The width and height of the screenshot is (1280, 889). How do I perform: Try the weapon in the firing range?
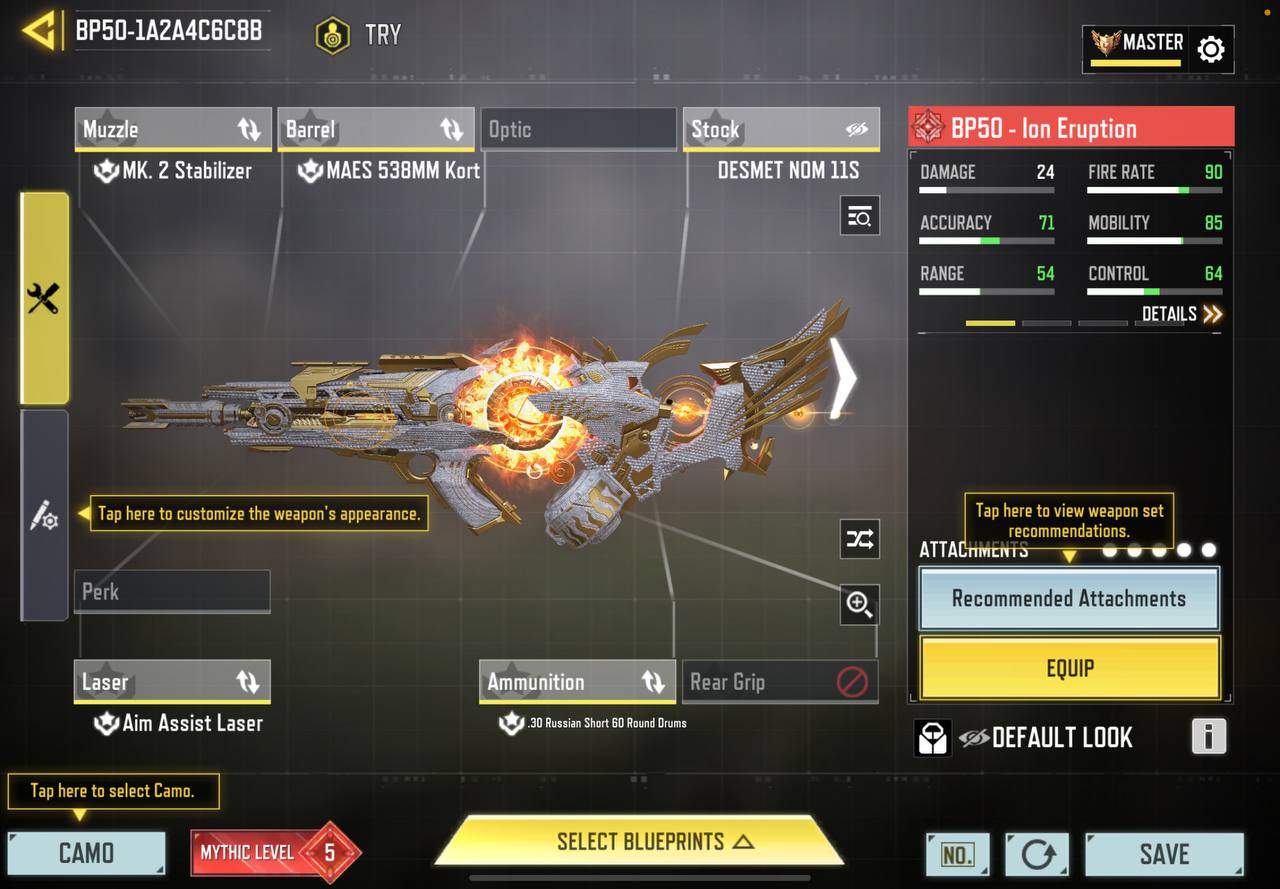click(359, 35)
